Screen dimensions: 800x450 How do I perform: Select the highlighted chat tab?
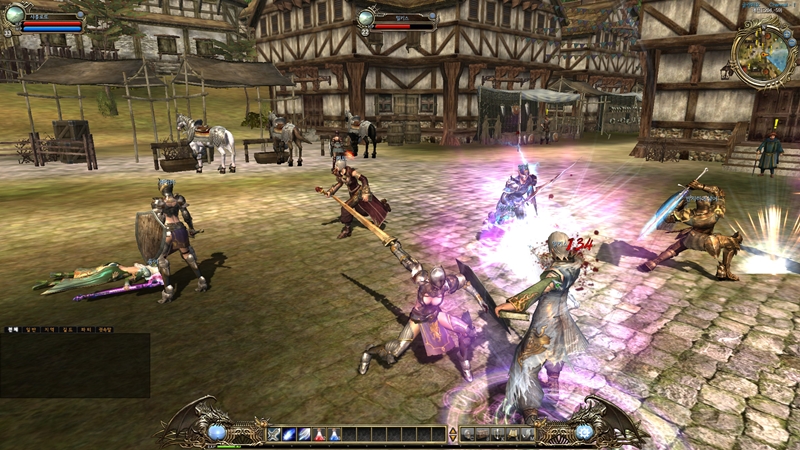(13, 329)
